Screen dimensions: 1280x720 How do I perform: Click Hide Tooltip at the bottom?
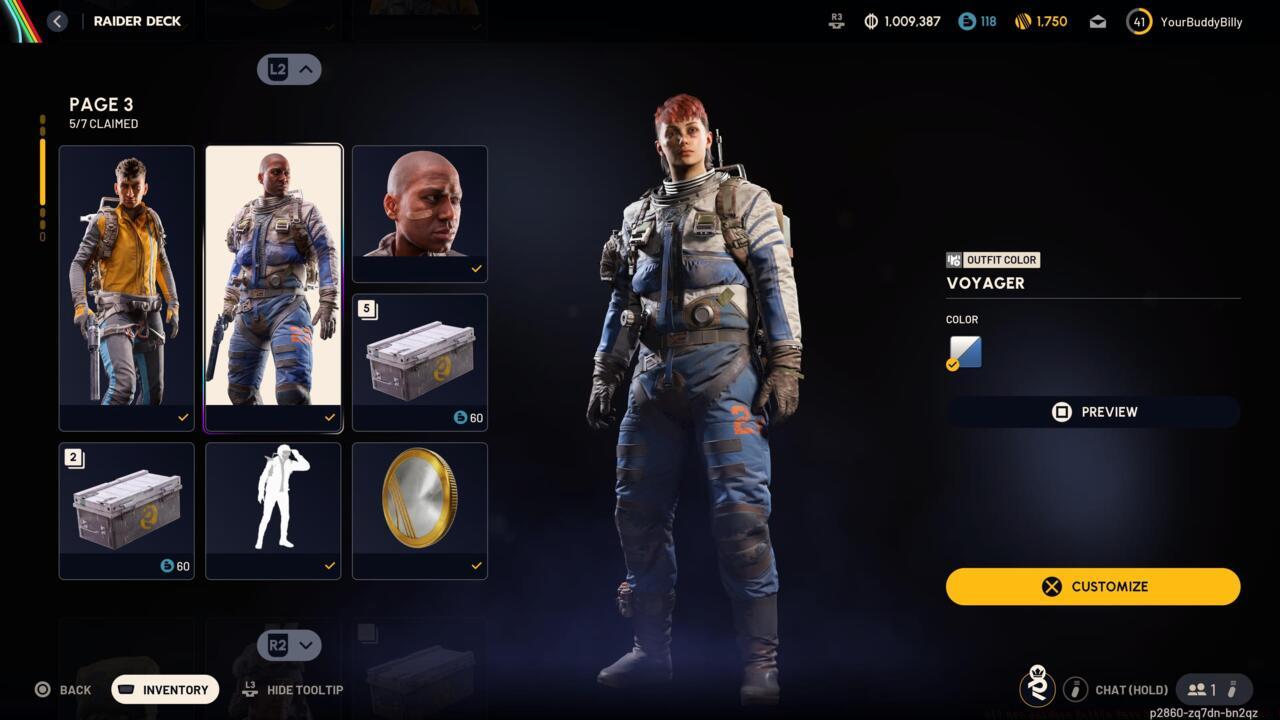[x=293, y=690]
